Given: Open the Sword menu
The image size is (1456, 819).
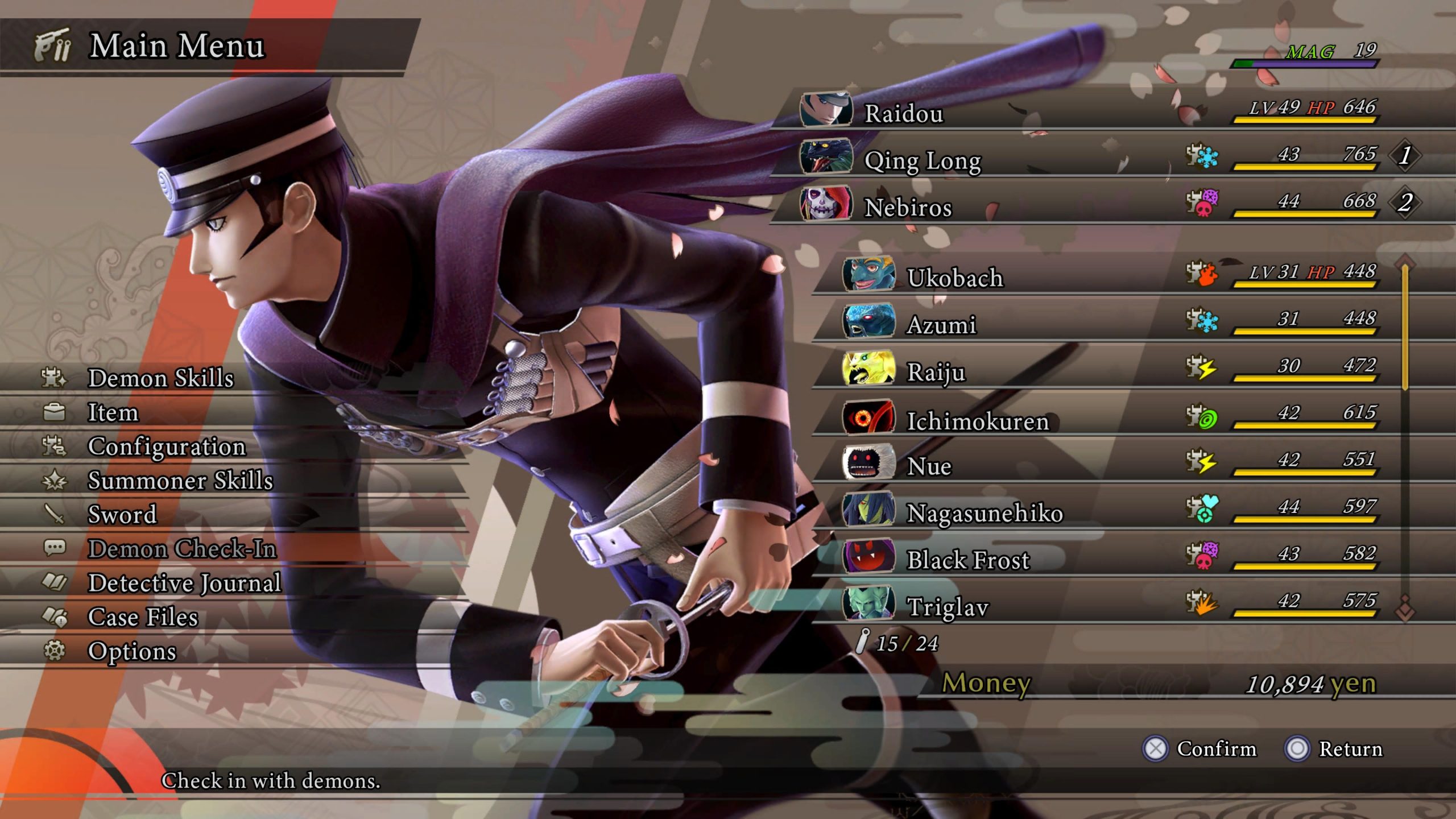Looking at the screenshot, I should click(122, 515).
